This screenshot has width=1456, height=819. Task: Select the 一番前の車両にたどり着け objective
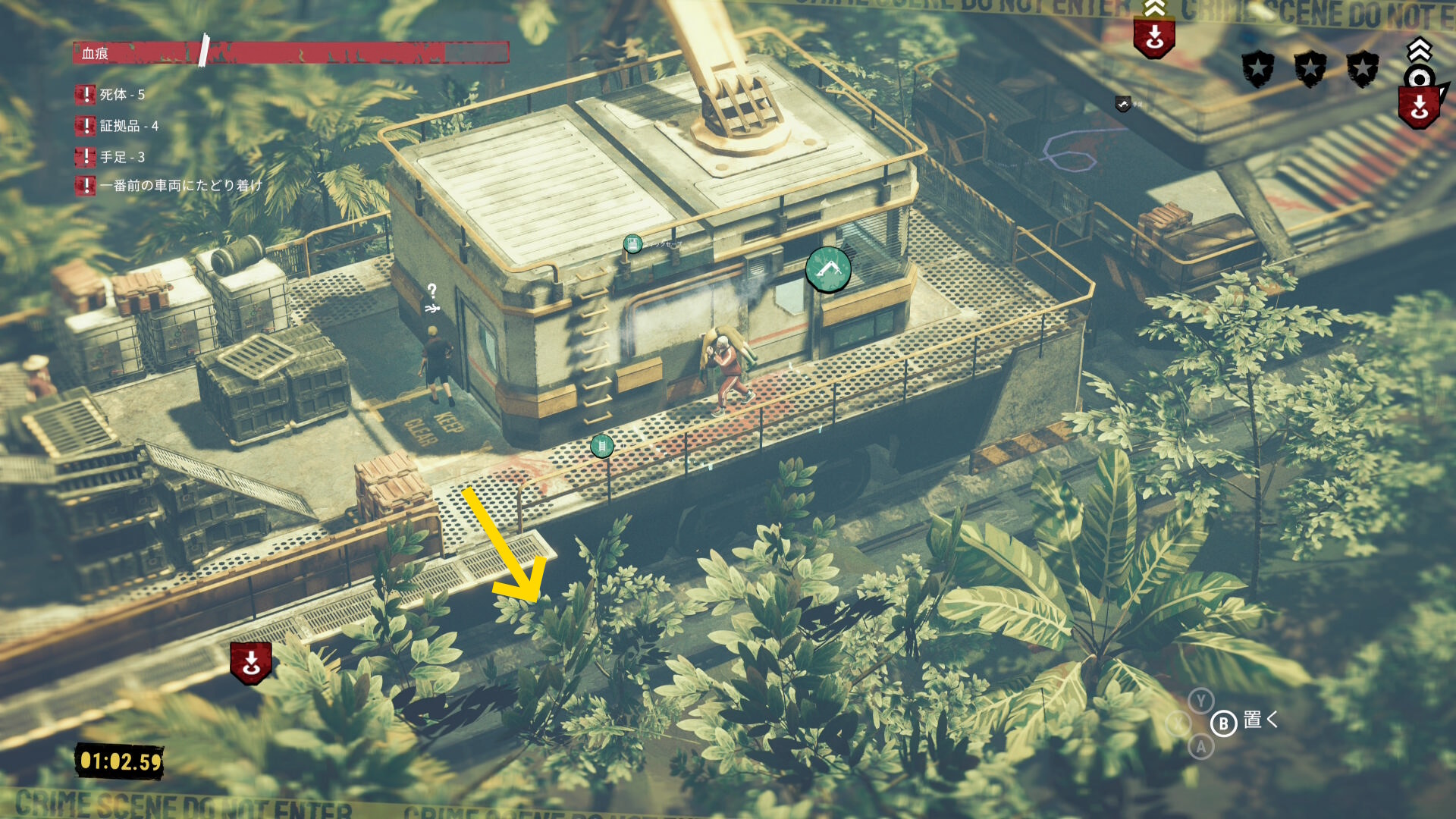coord(180,186)
